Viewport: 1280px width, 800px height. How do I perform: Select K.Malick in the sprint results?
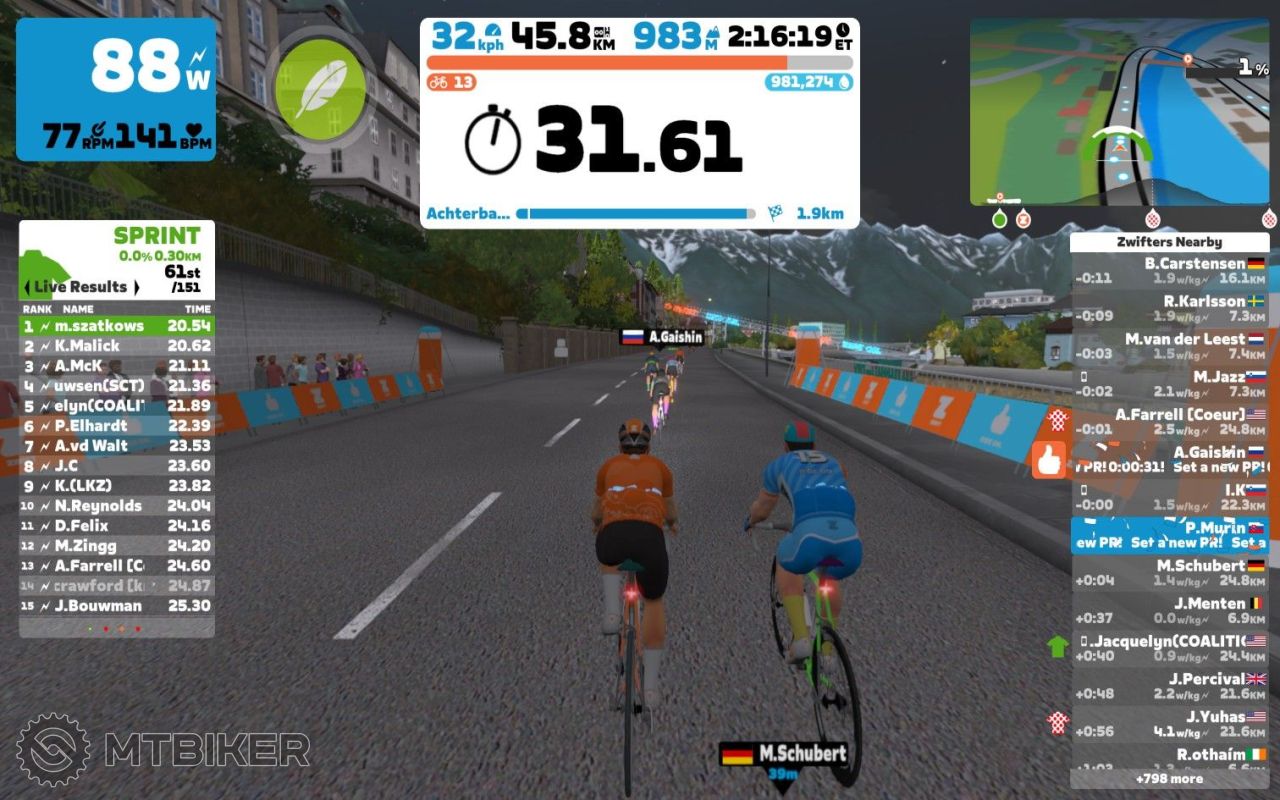click(117, 346)
